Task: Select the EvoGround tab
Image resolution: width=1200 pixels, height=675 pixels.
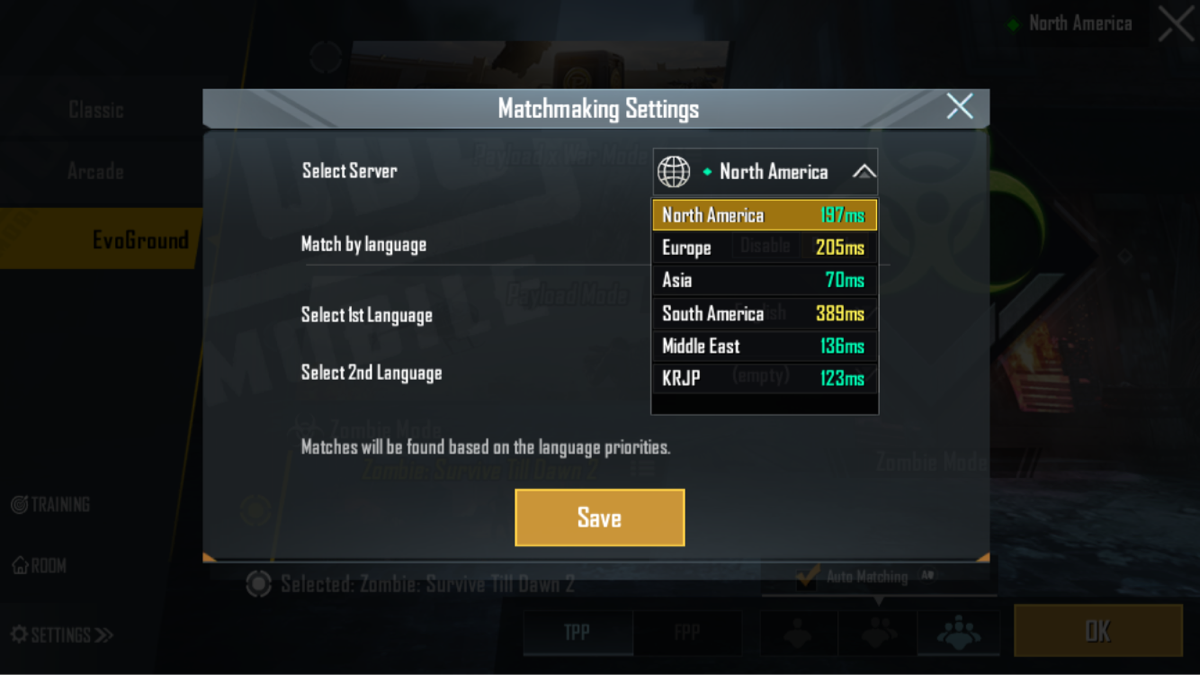Action: point(139,240)
